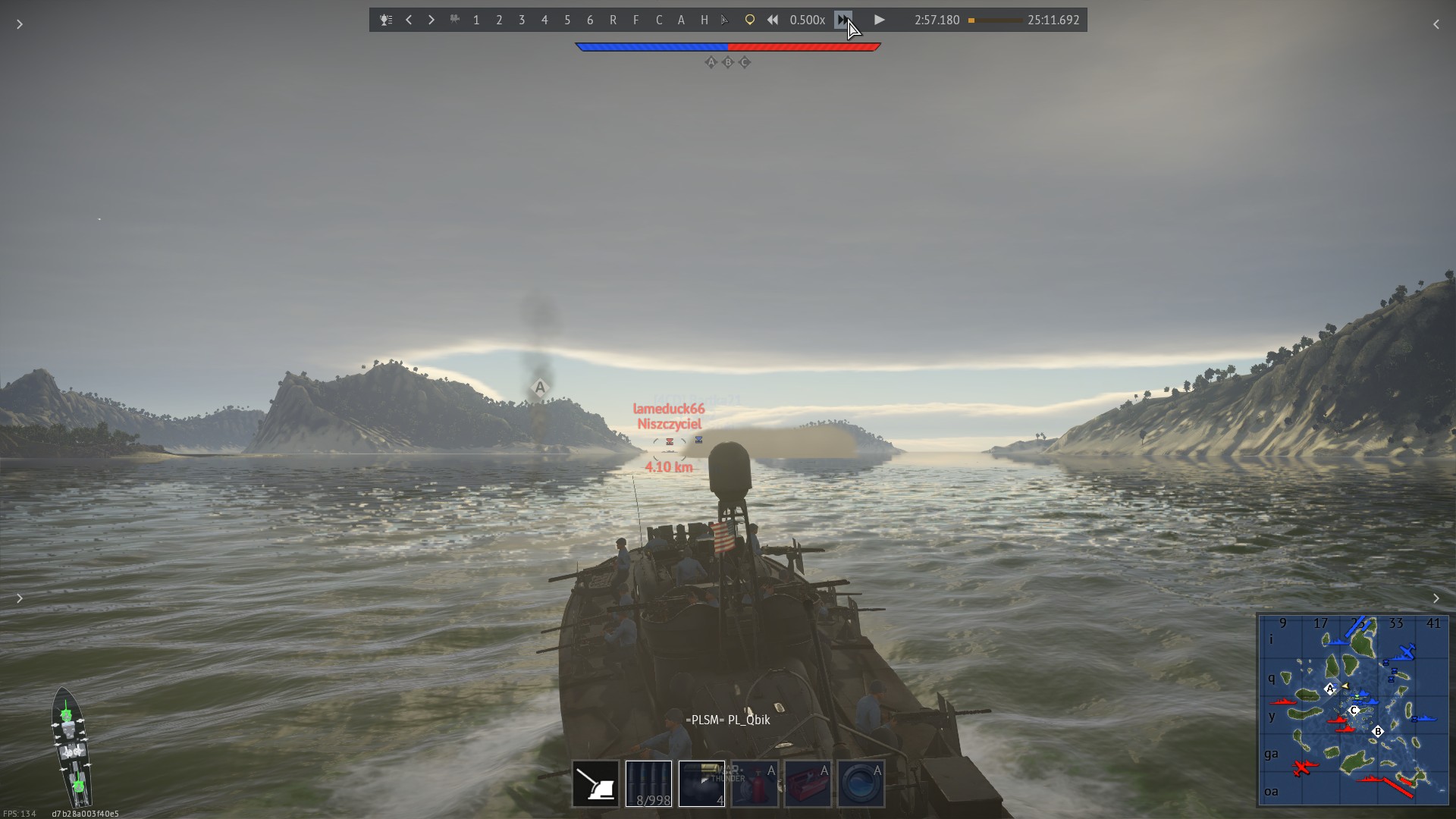Viewport: 1456px width, 819px height.
Task: Slow down replay with the rewind button
Action: click(x=772, y=20)
